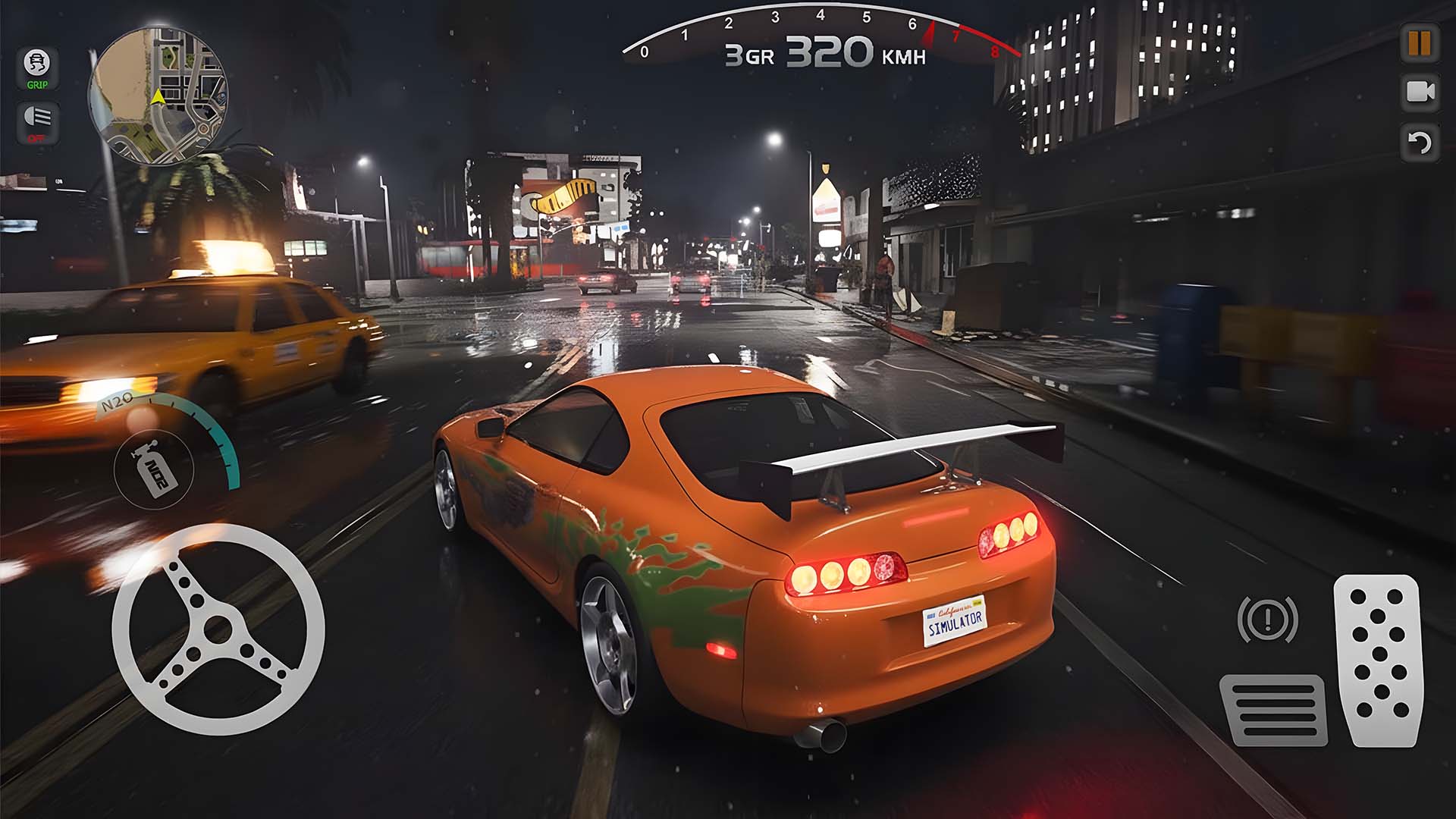Viewport: 1456px width, 819px height.
Task: Hit the brake pedal
Action: (1274, 709)
